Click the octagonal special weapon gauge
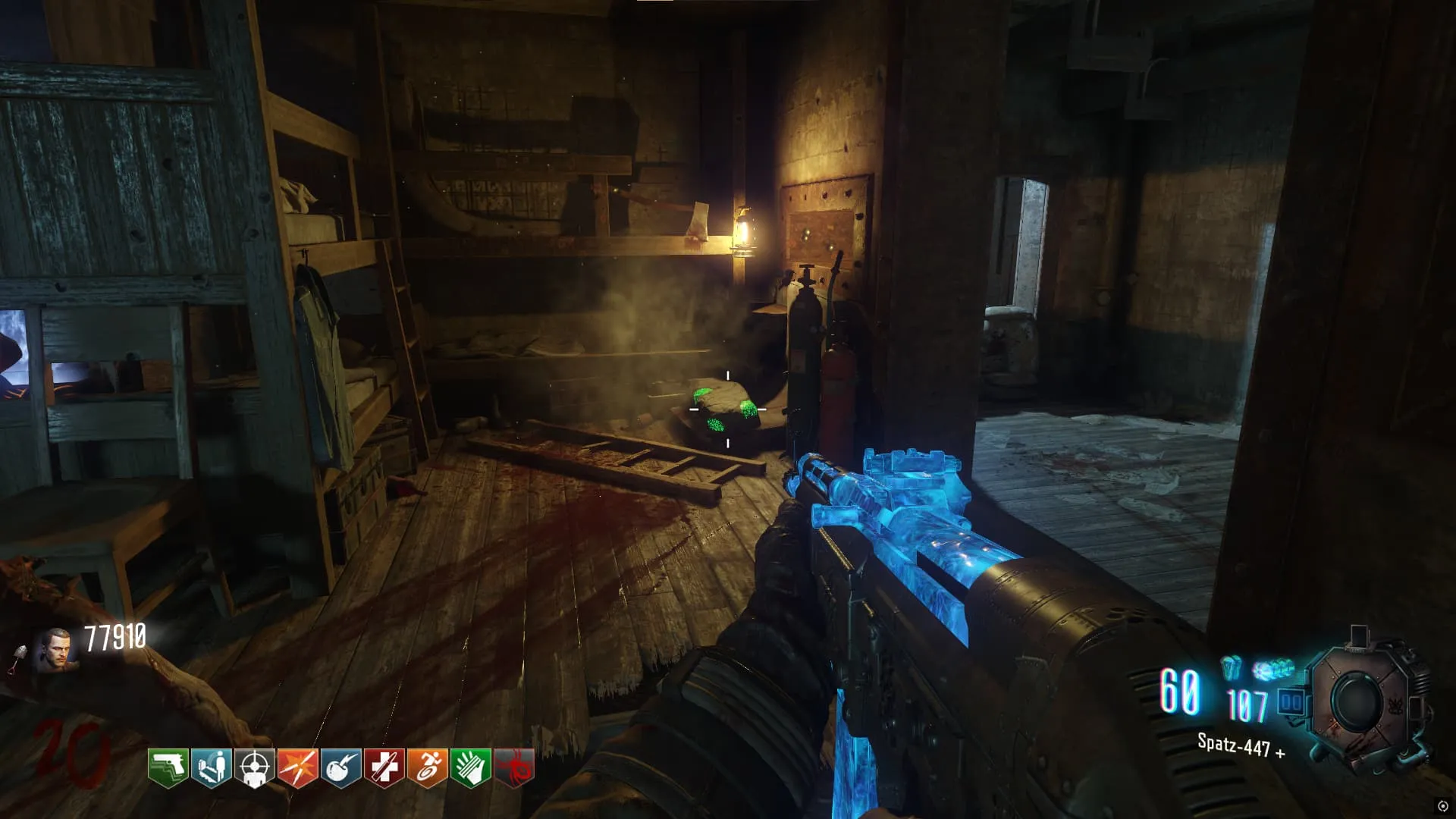 point(1360,702)
